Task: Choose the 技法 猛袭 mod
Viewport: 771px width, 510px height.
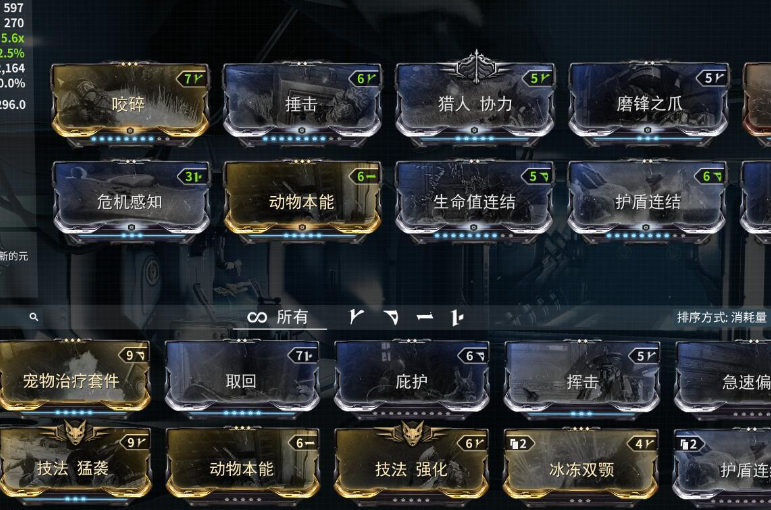Action: pyautogui.click(x=72, y=468)
